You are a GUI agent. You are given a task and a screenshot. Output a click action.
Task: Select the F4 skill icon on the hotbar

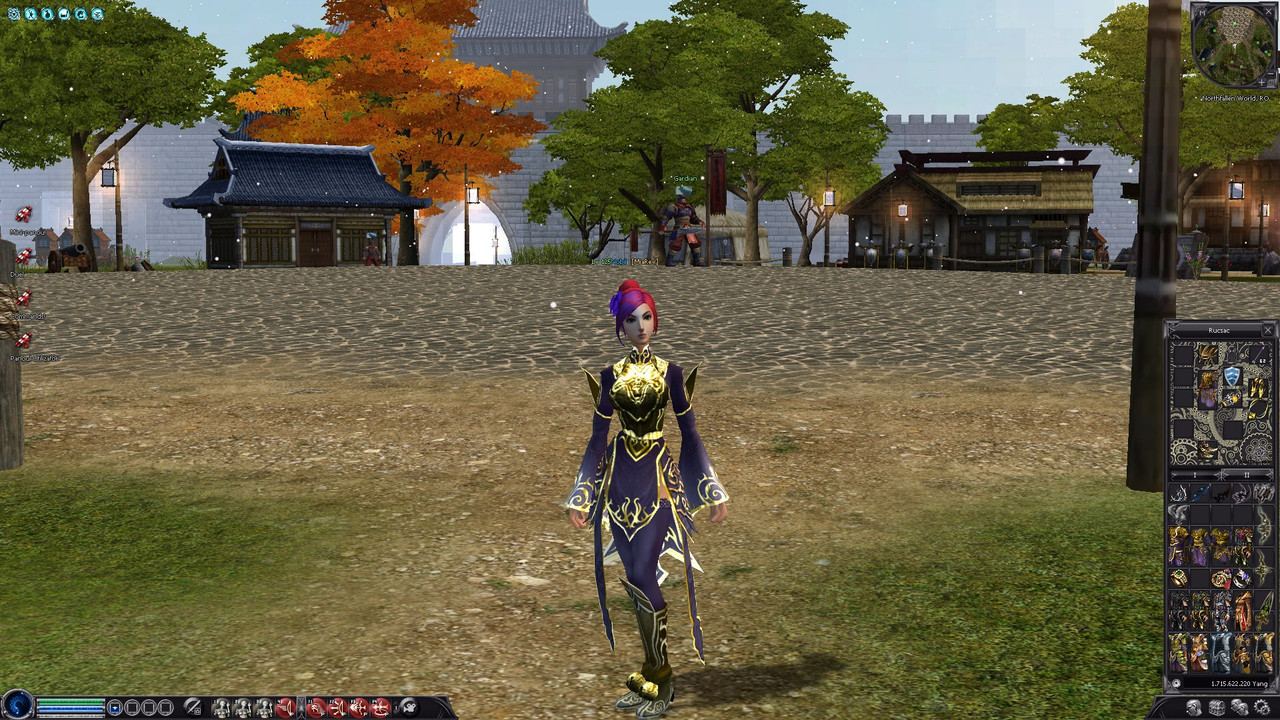click(381, 708)
